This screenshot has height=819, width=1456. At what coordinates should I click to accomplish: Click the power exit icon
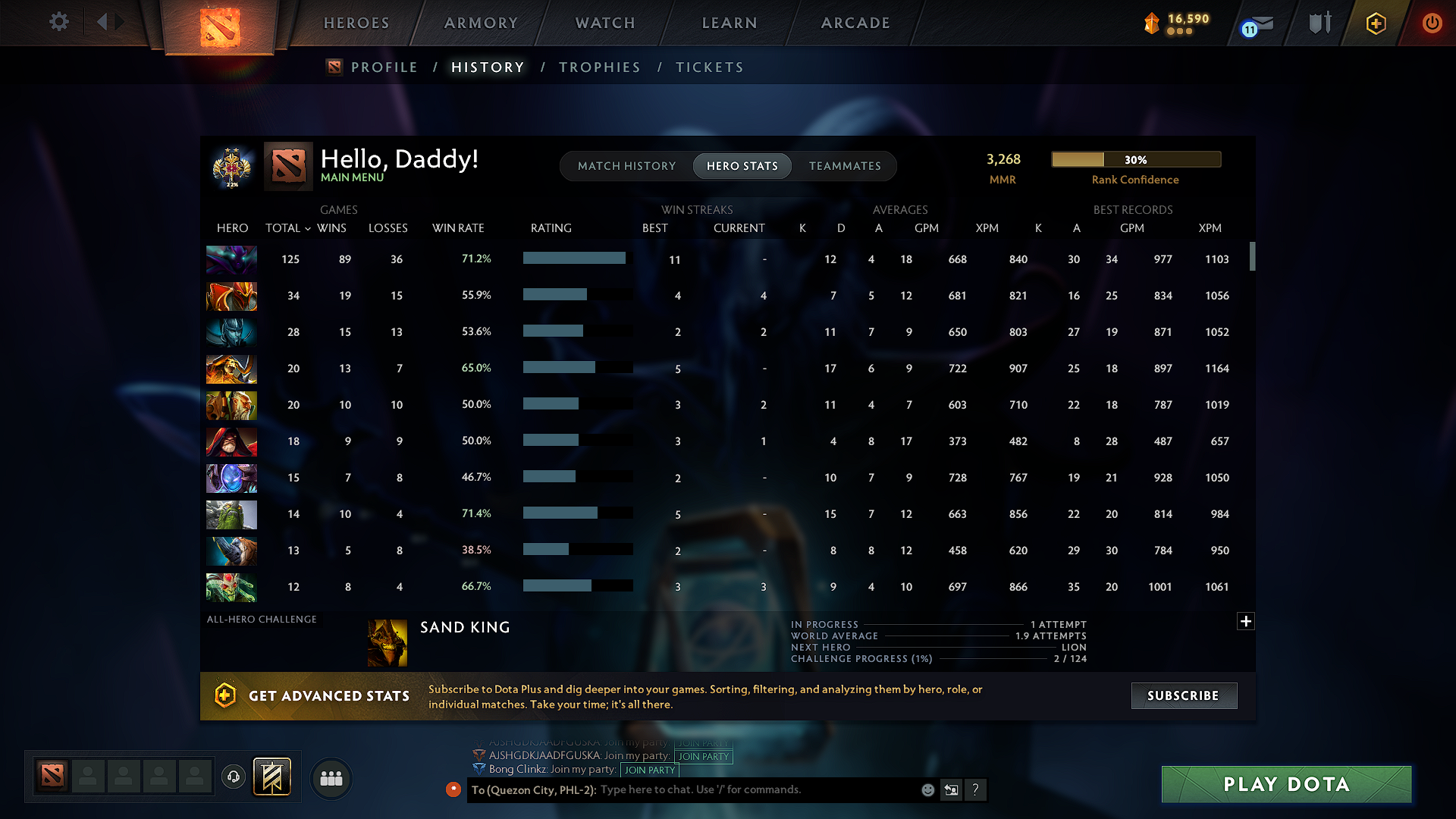pyautogui.click(x=1432, y=23)
